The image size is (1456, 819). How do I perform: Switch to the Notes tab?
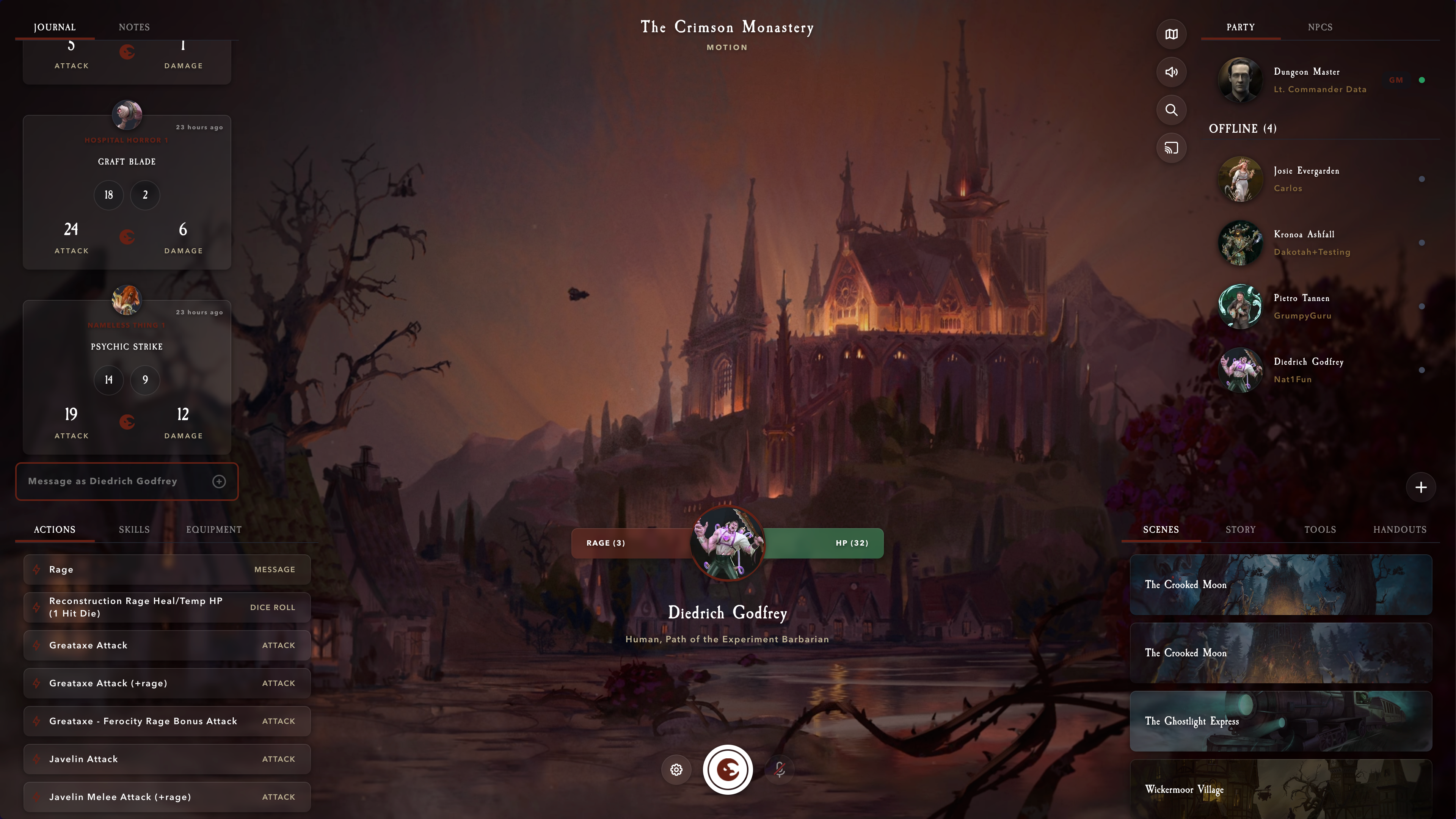point(134,27)
